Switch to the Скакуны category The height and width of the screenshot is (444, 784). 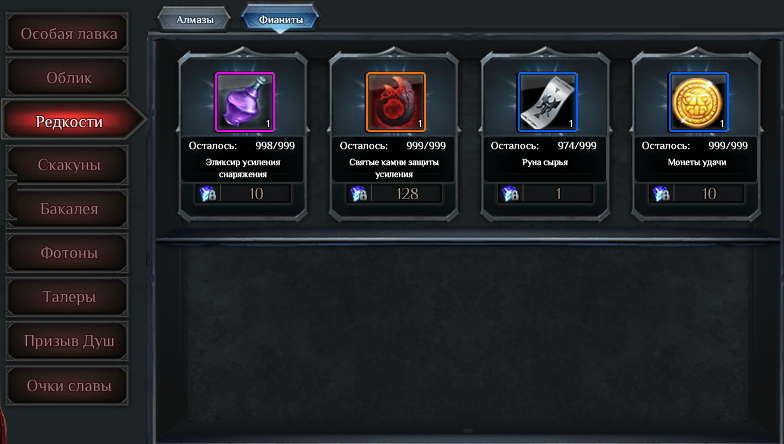click(x=69, y=165)
